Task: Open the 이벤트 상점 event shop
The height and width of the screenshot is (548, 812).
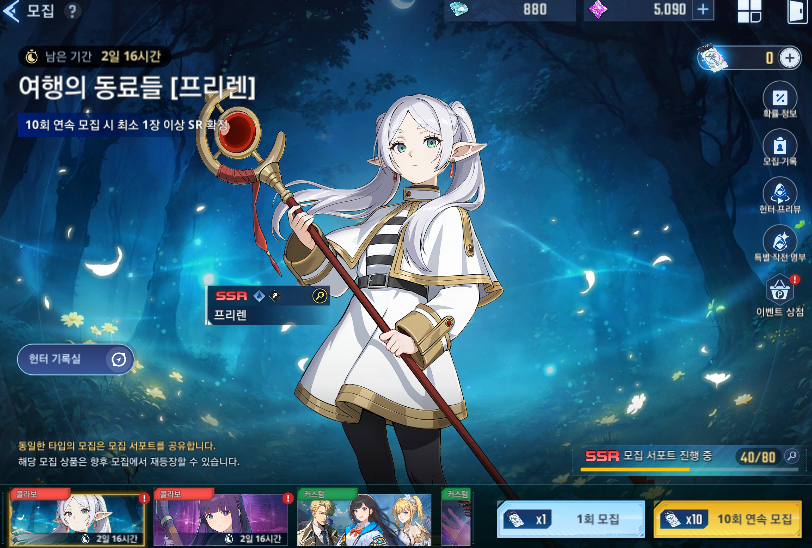Action: pyautogui.click(x=779, y=294)
